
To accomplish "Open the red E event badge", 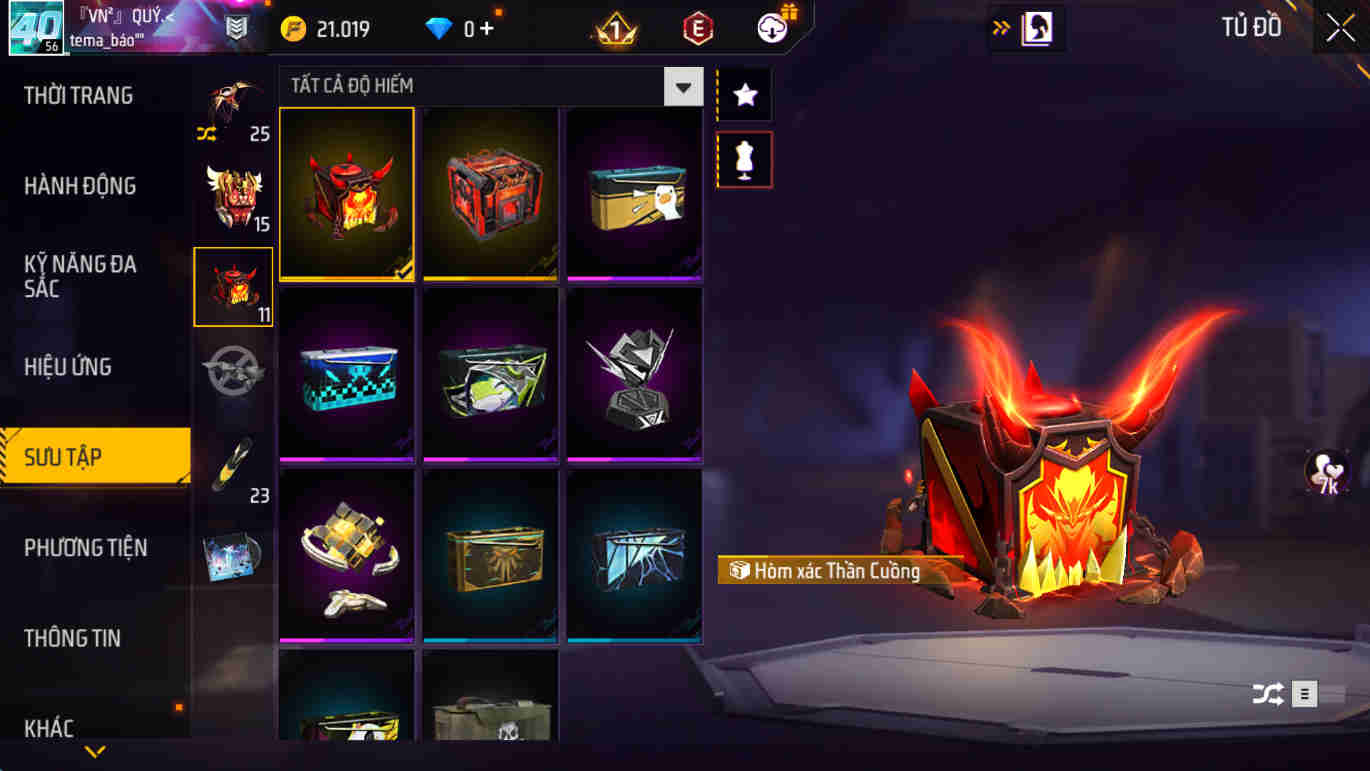I will [x=695, y=28].
